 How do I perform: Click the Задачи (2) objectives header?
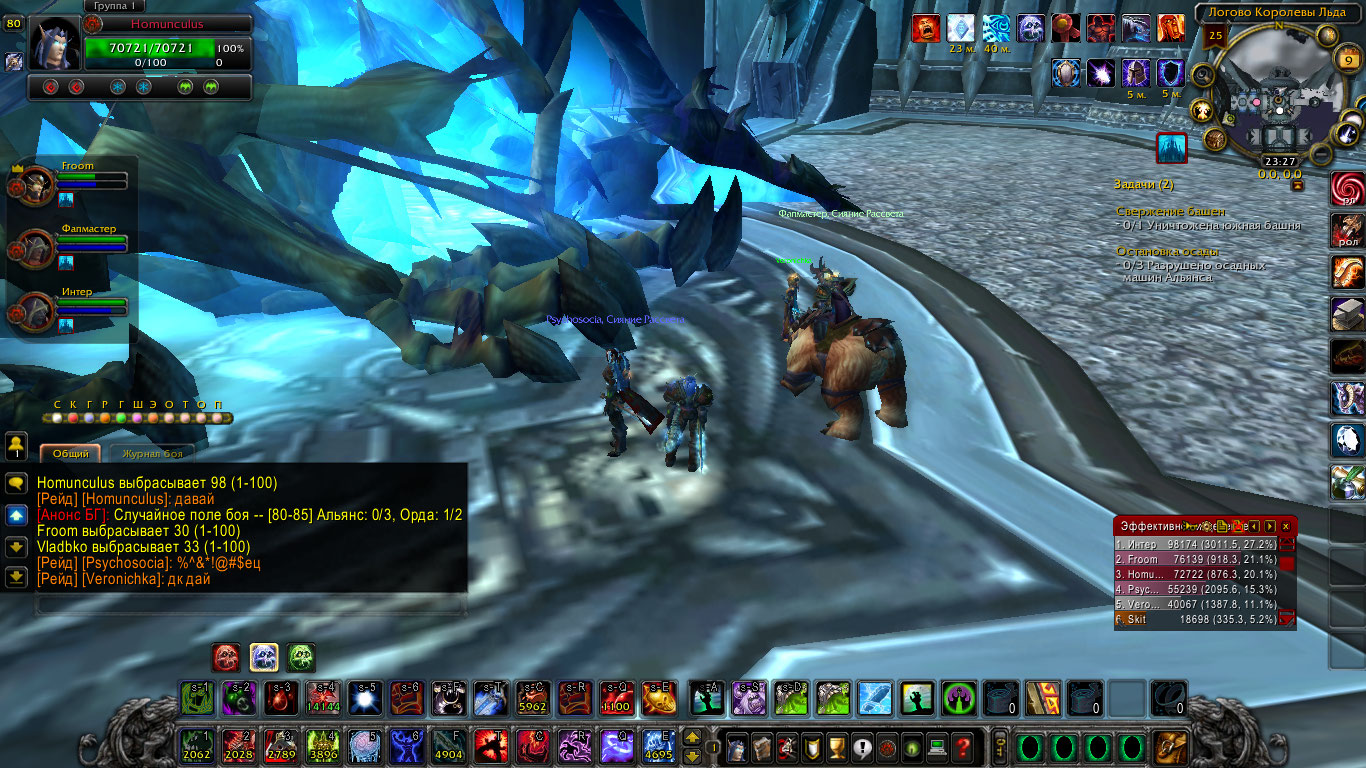coord(1144,185)
